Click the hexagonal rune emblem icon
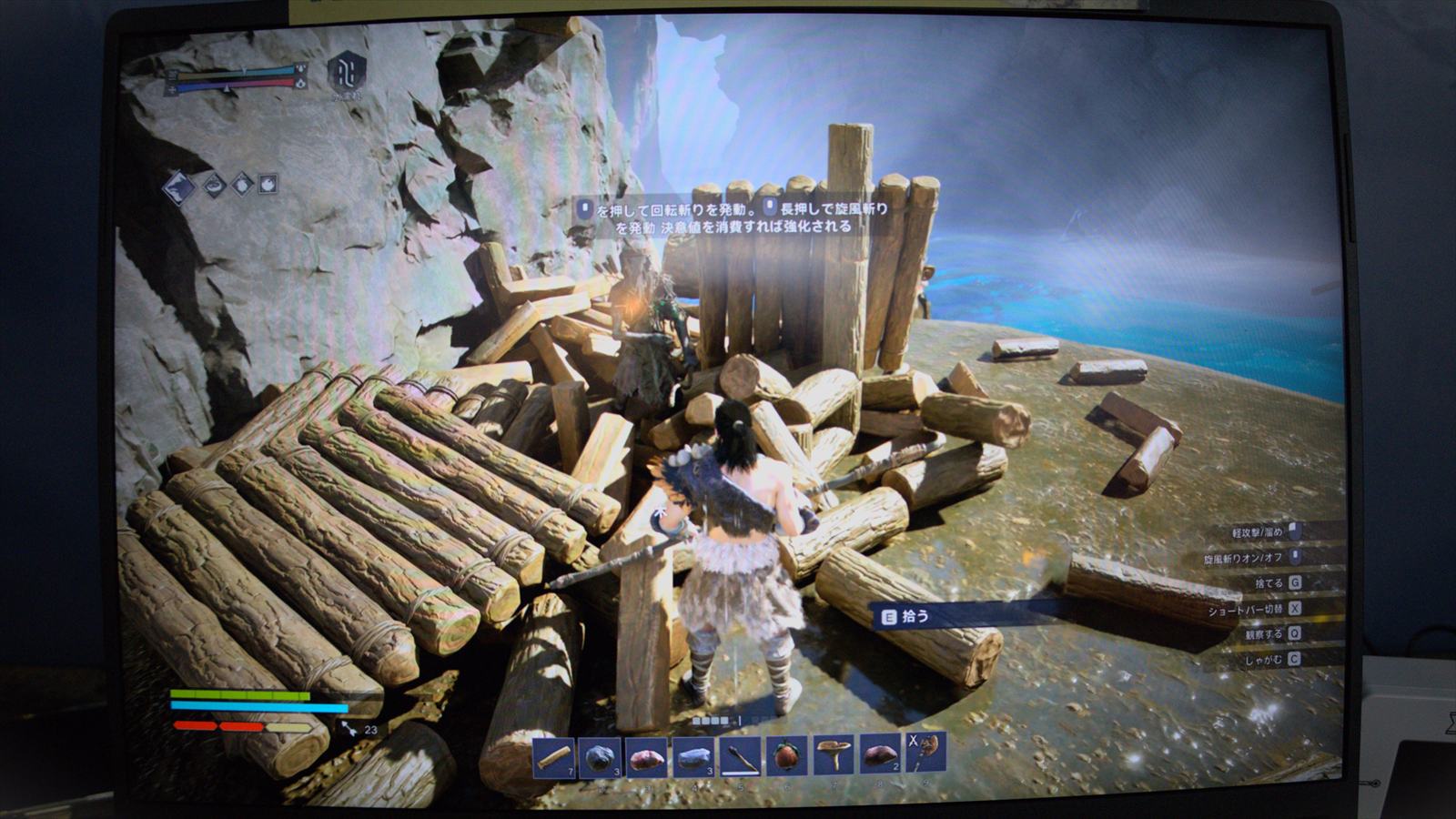 [347, 71]
